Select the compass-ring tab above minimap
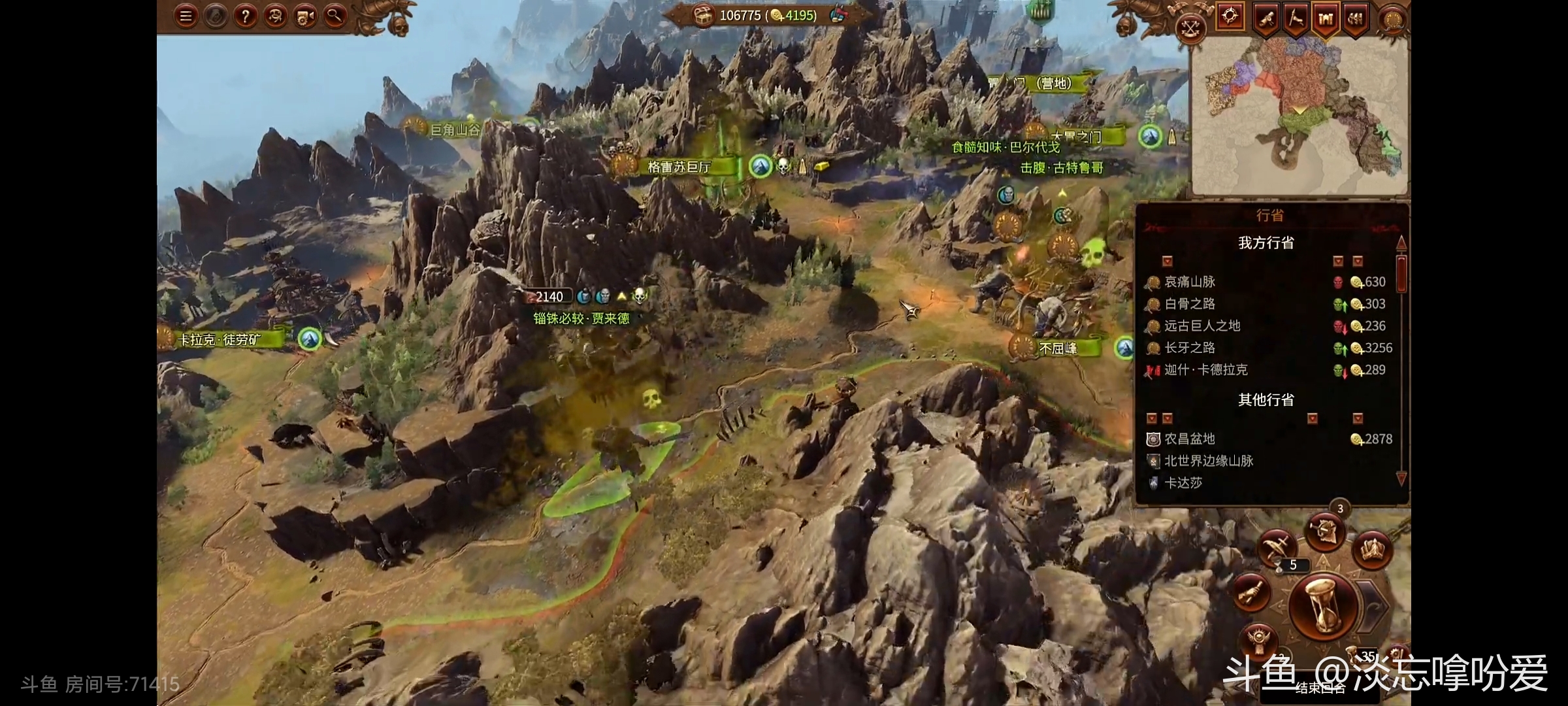 pyautogui.click(x=1230, y=16)
